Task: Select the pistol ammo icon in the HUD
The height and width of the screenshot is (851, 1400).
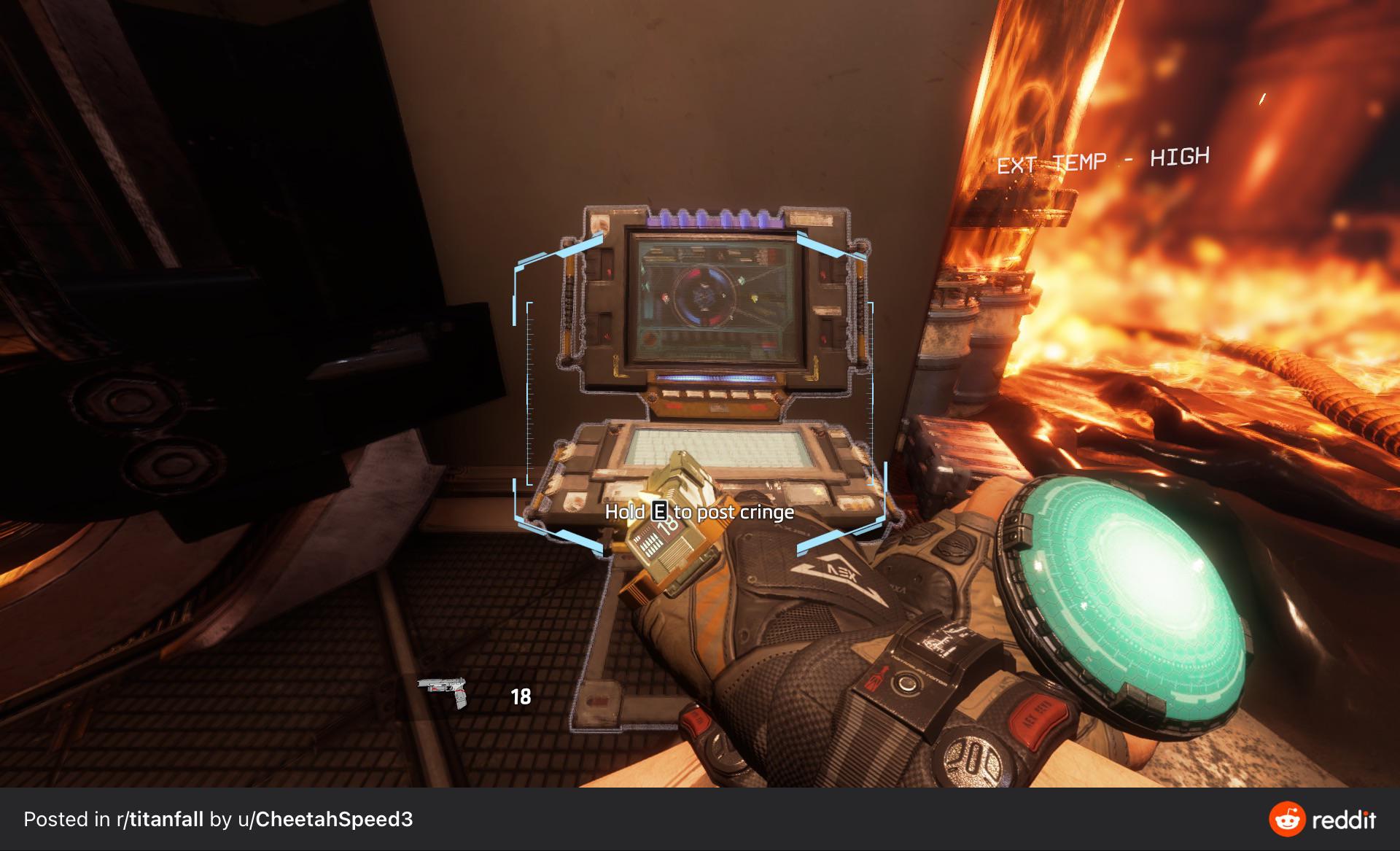Action: [441, 686]
